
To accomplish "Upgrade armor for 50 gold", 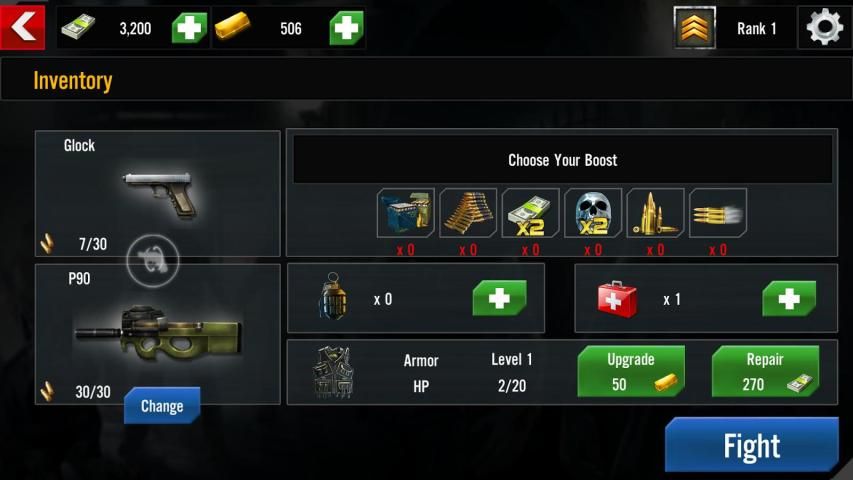I will [x=631, y=372].
